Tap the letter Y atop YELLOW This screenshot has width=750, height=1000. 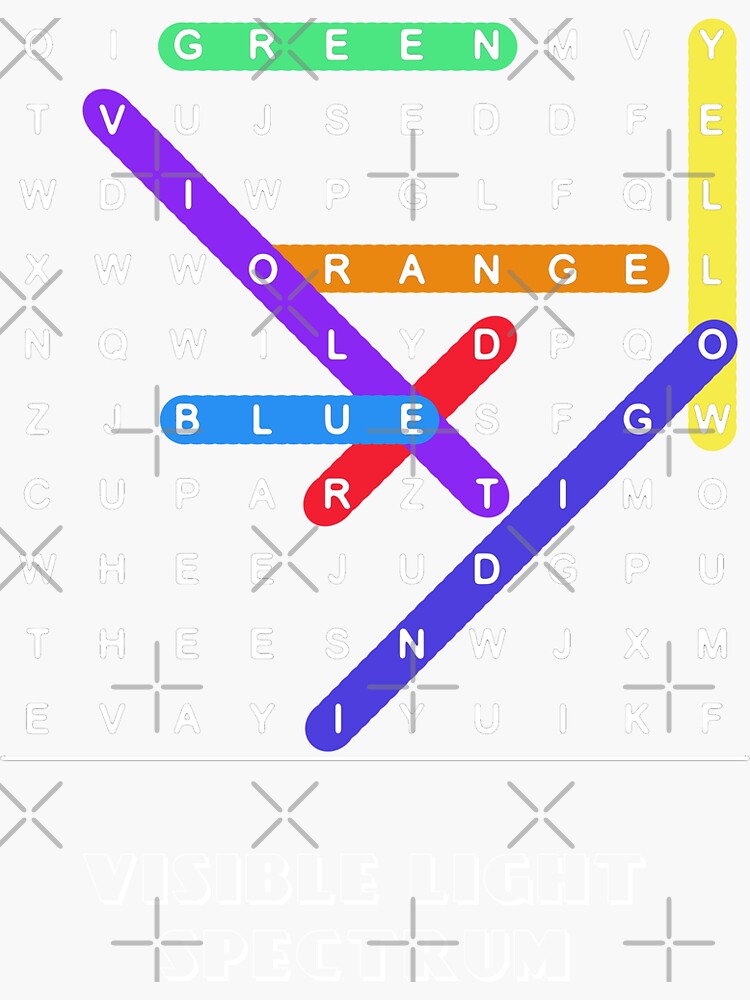712,45
